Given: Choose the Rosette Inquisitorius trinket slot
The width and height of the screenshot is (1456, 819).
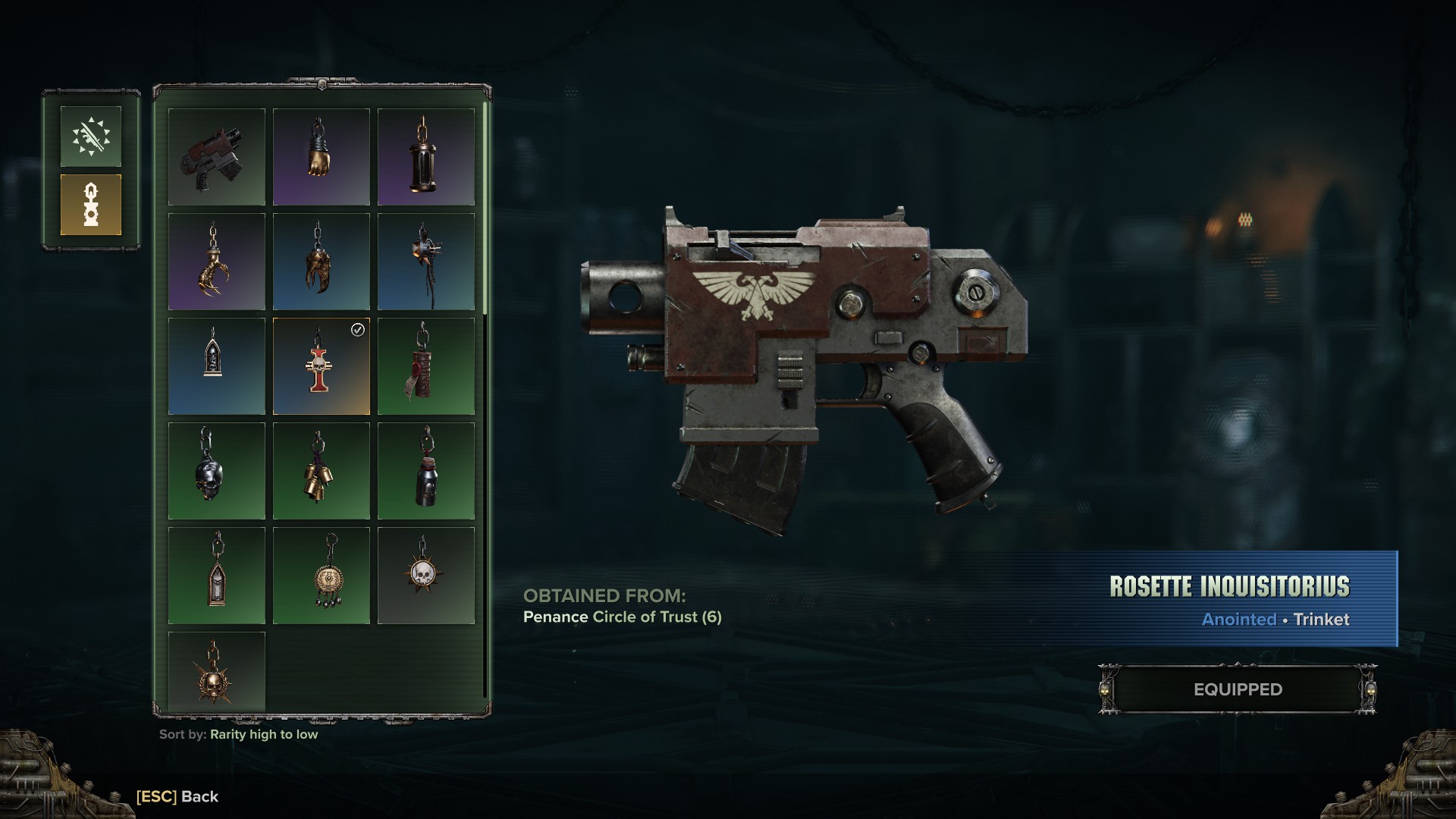Looking at the screenshot, I should (322, 366).
